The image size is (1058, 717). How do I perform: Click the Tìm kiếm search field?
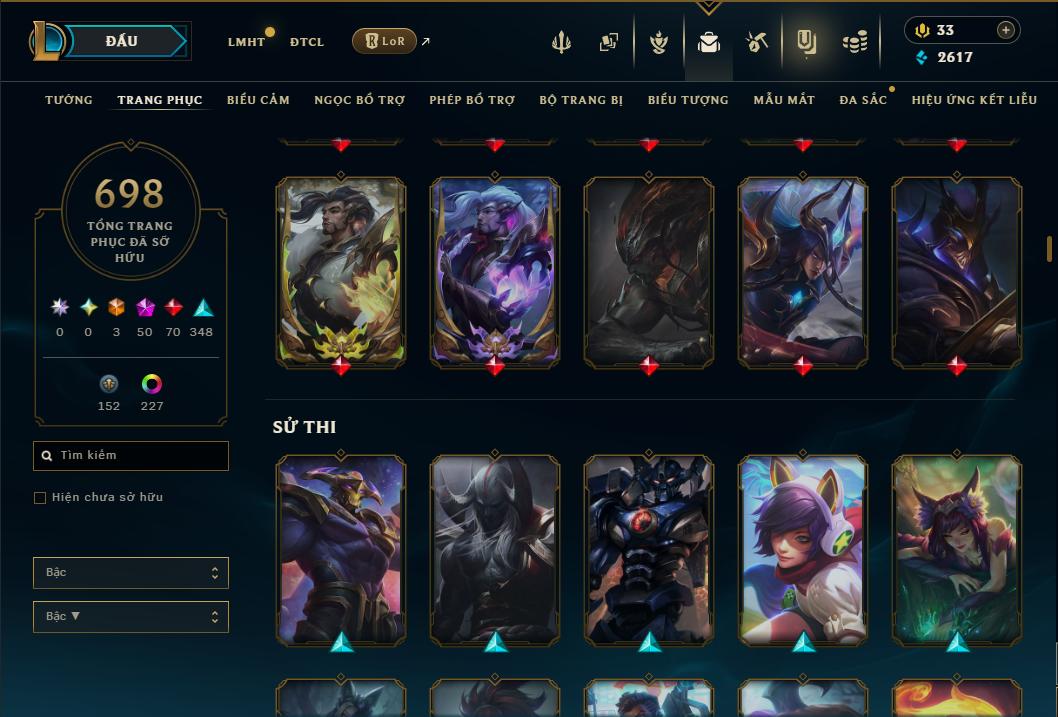tap(140, 456)
